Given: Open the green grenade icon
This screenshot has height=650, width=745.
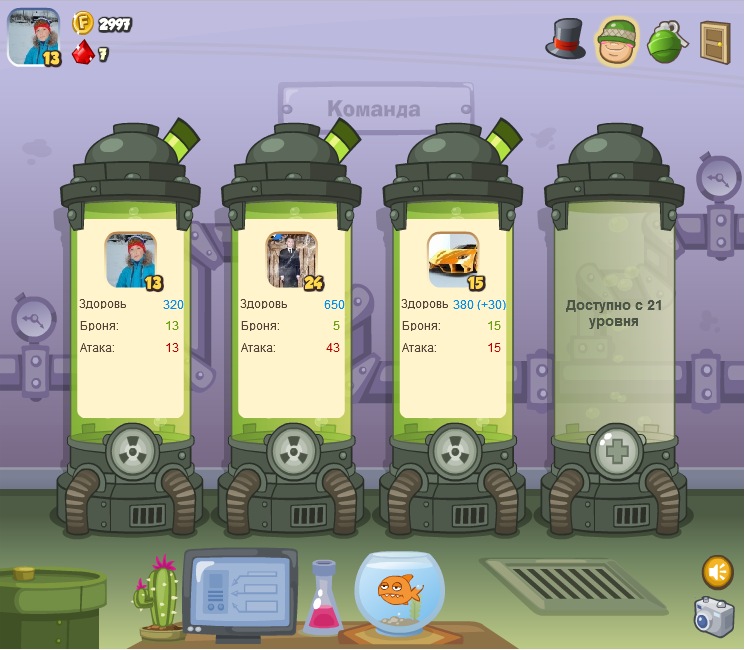Looking at the screenshot, I should 668,42.
